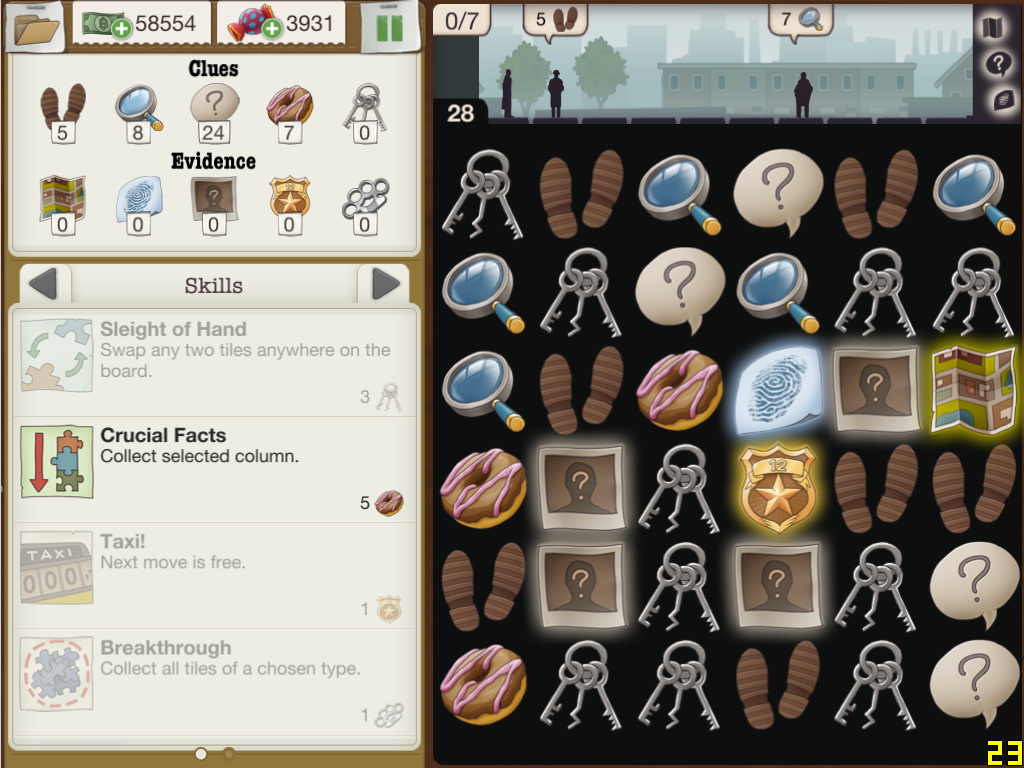Screen dimensions: 1024x768
Task: Select the golden police badge tile
Action: 778,488
